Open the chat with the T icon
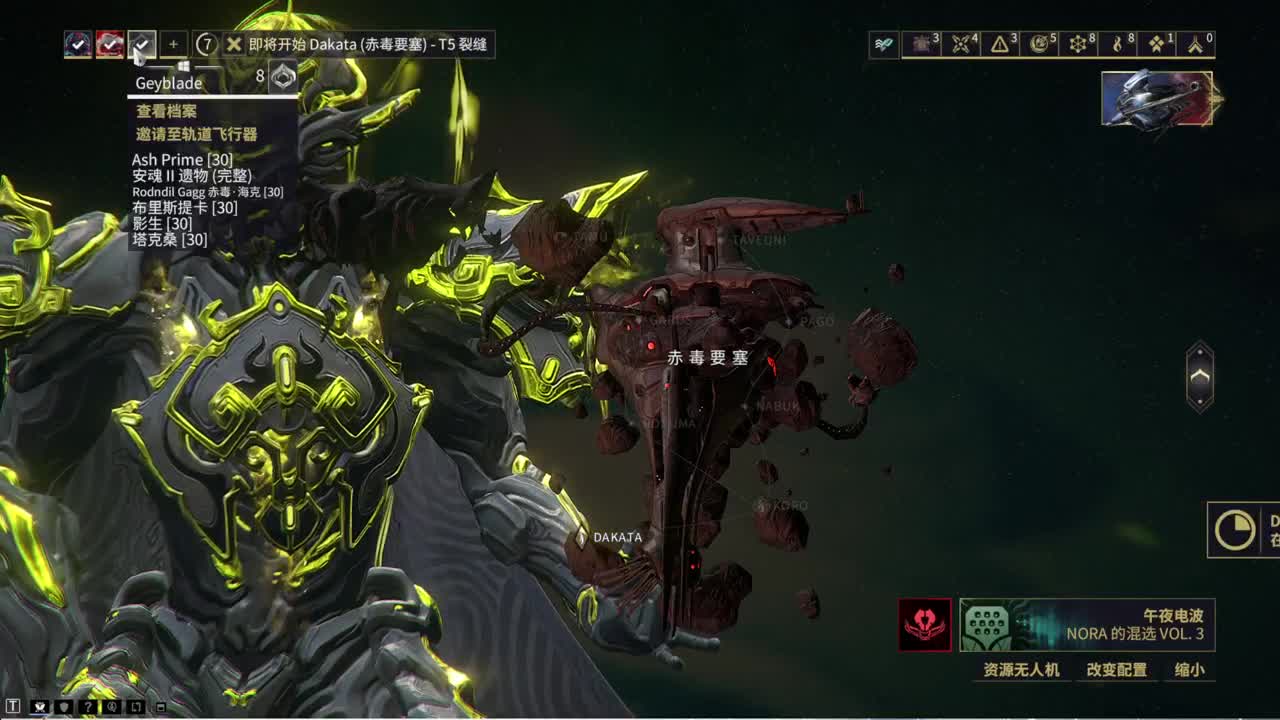Viewport: 1280px width, 720px height. [x=13, y=707]
